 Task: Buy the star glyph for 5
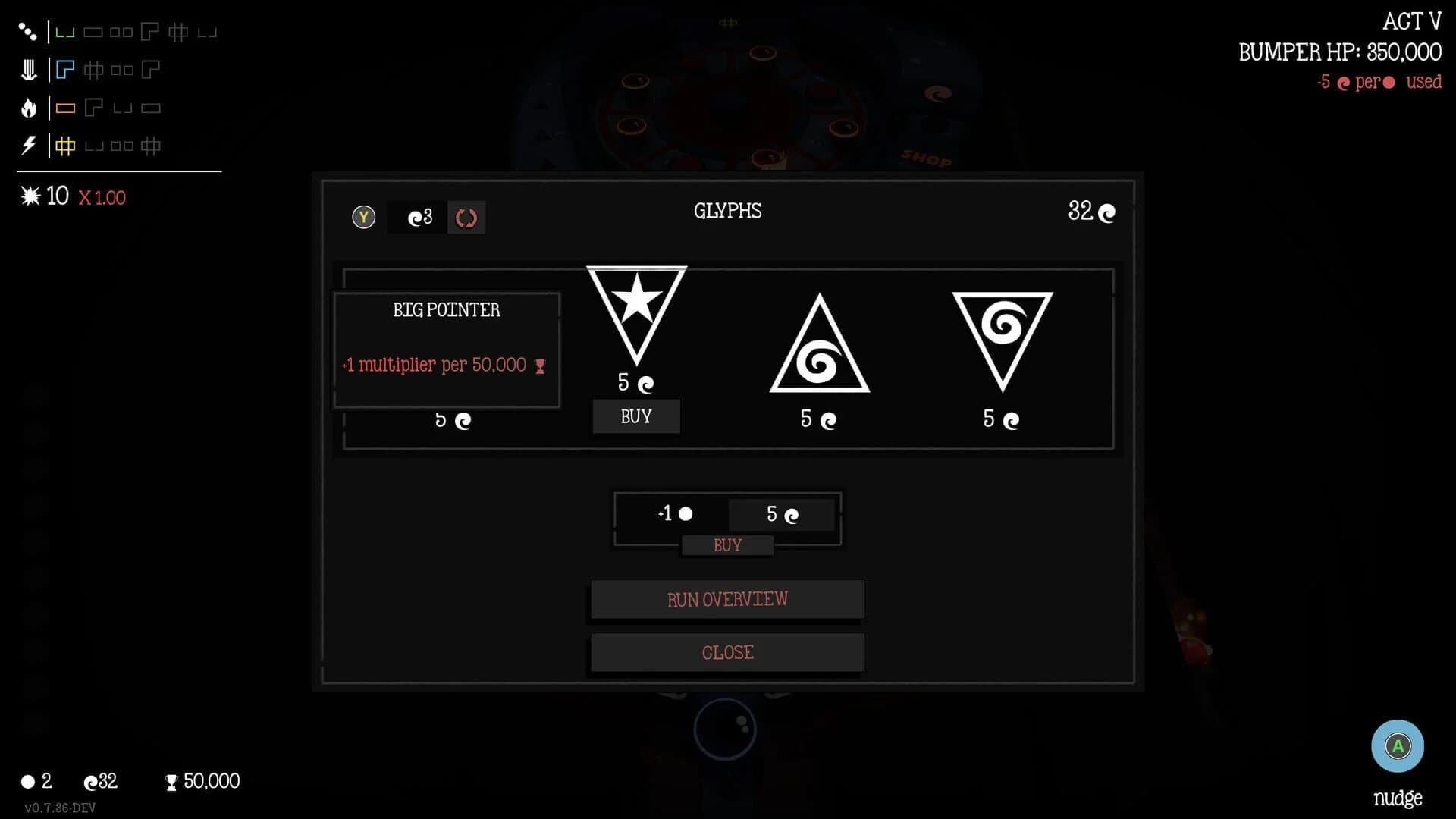point(635,416)
